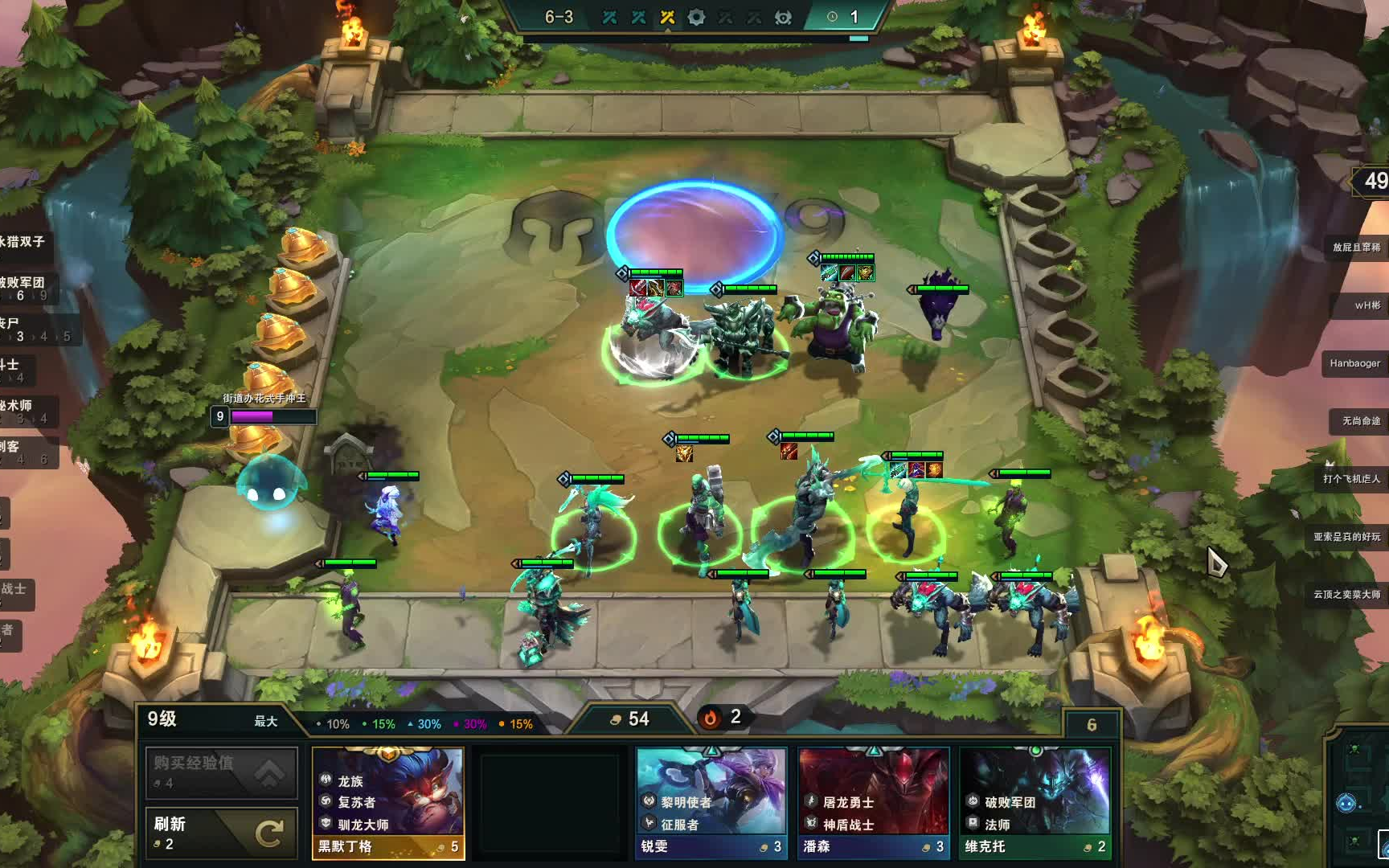View 云顶之奕菜大师's board

[x=1346, y=595]
